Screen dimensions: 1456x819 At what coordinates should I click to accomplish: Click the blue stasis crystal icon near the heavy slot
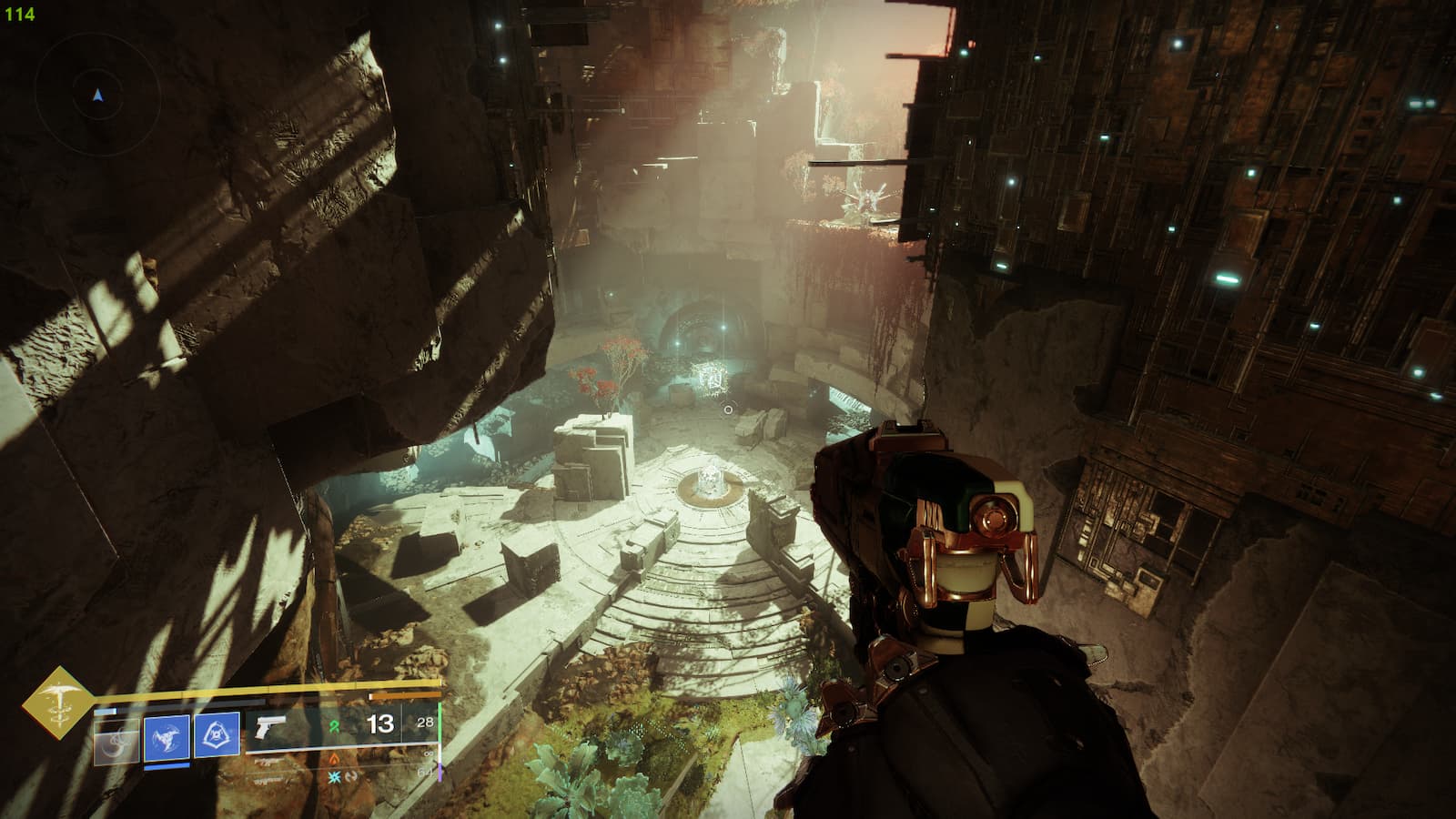click(x=334, y=778)
